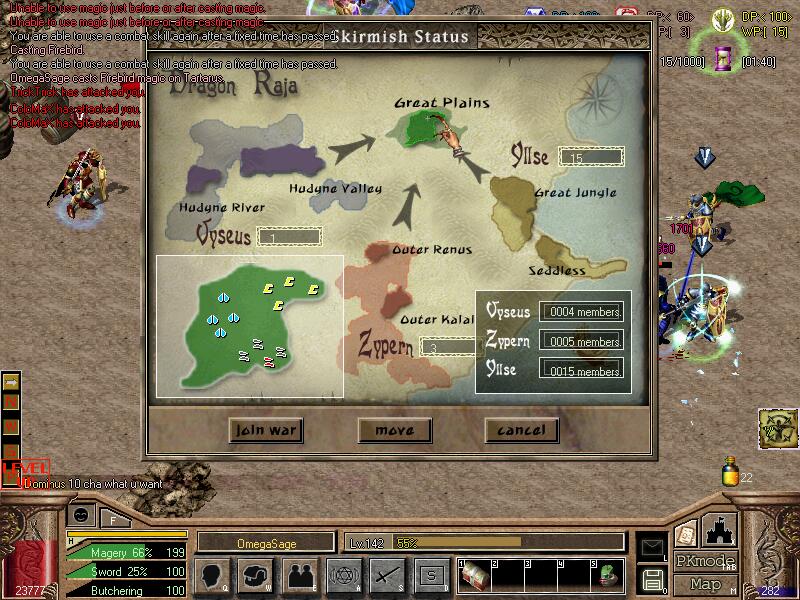This screenshot has width=800, height=600.
Task: Open the scroll icon beside castle
Action: tap(686, 533)
